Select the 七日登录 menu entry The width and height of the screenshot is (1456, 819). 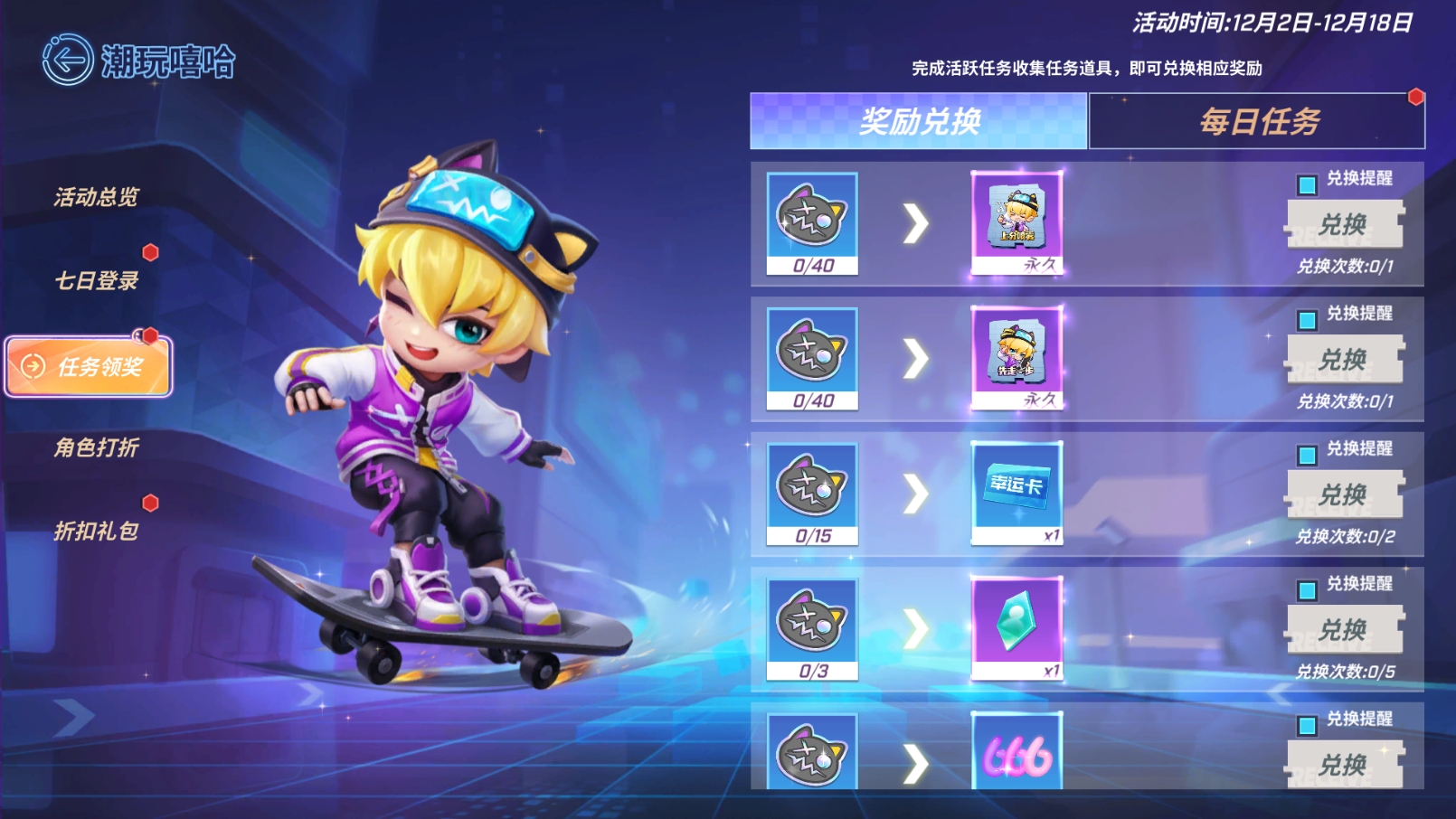click(97, 280)
